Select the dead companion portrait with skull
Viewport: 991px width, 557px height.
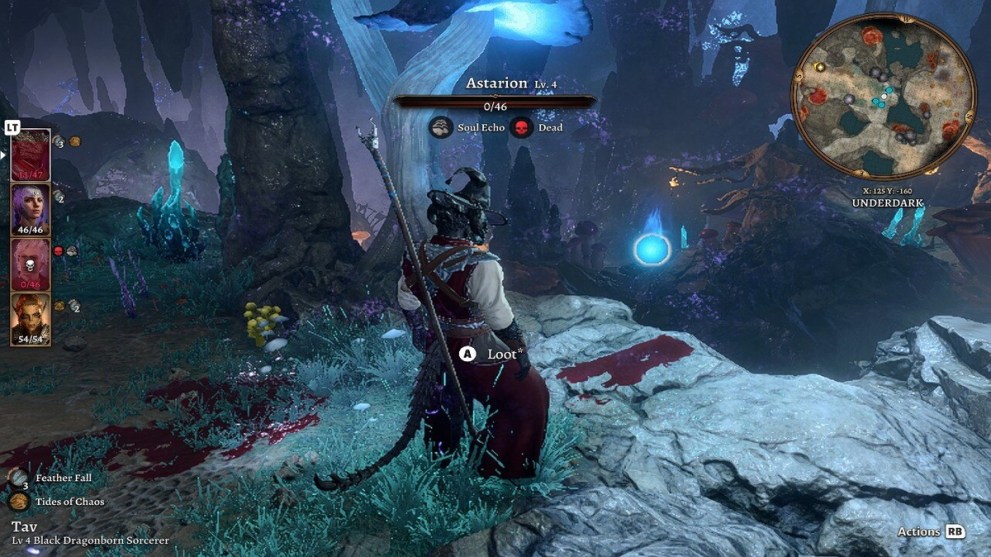(30, 265)
